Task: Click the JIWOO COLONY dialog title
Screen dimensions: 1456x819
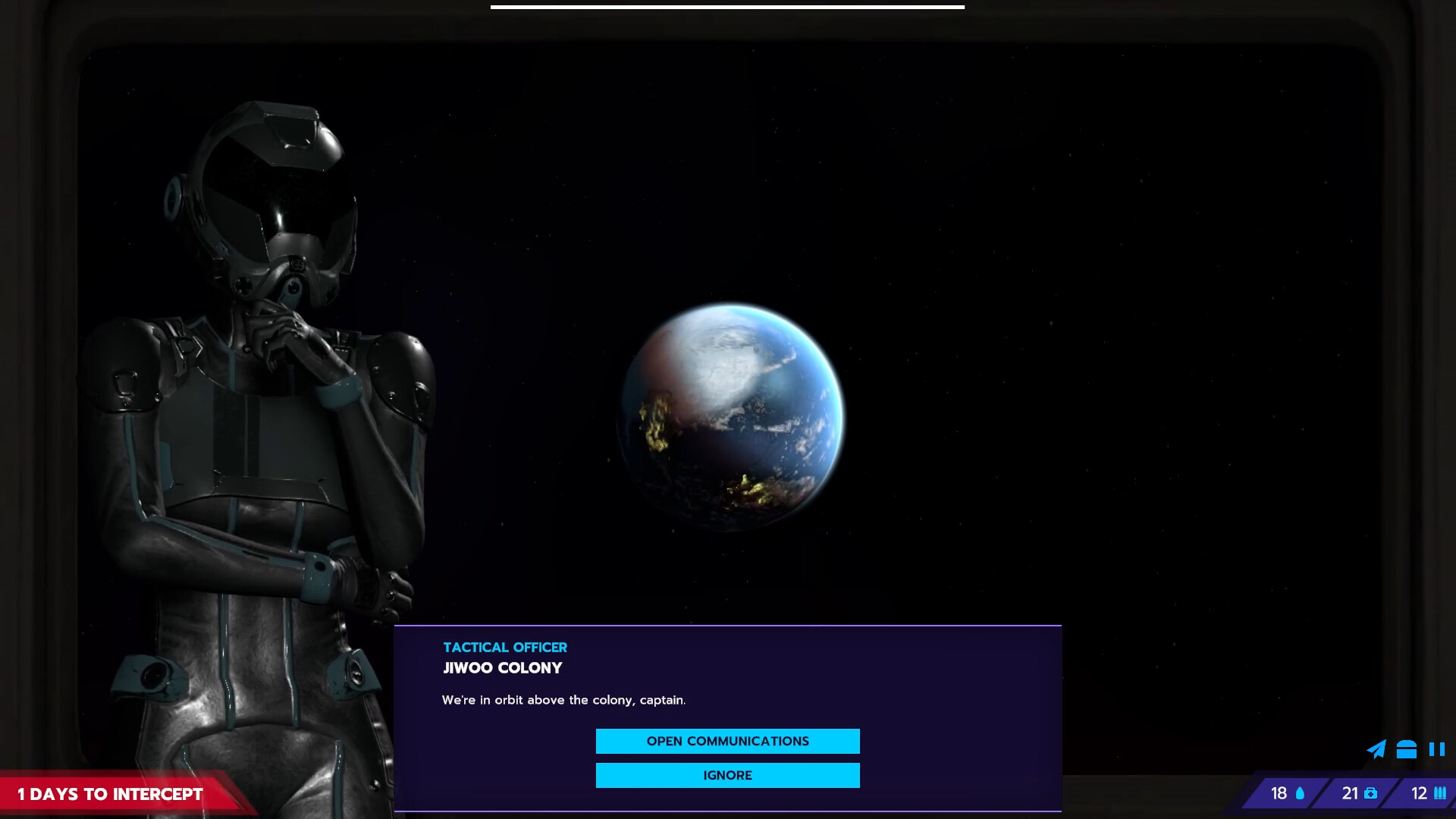Action: tap(502, 668)
